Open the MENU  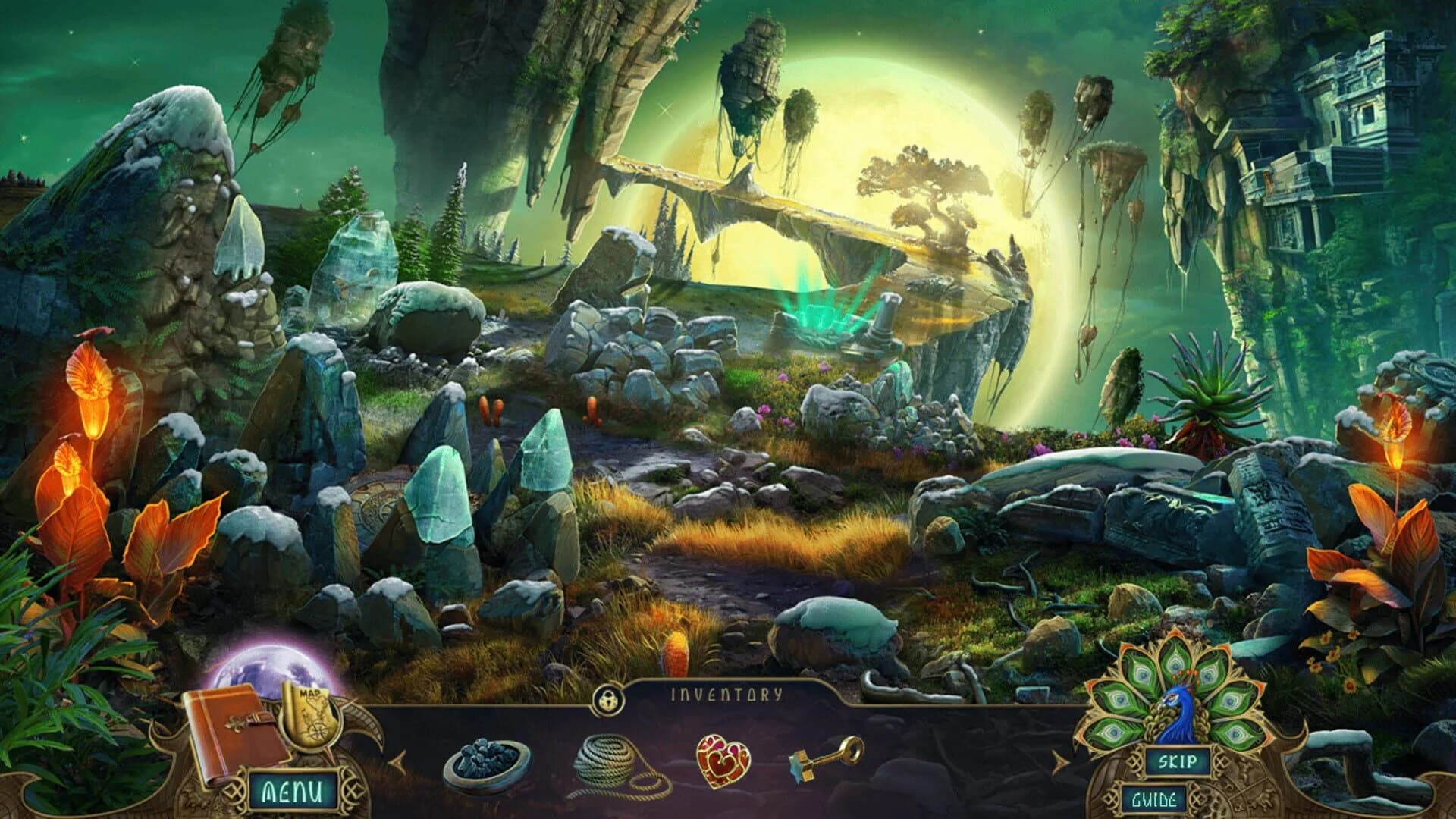click(292, 791)
